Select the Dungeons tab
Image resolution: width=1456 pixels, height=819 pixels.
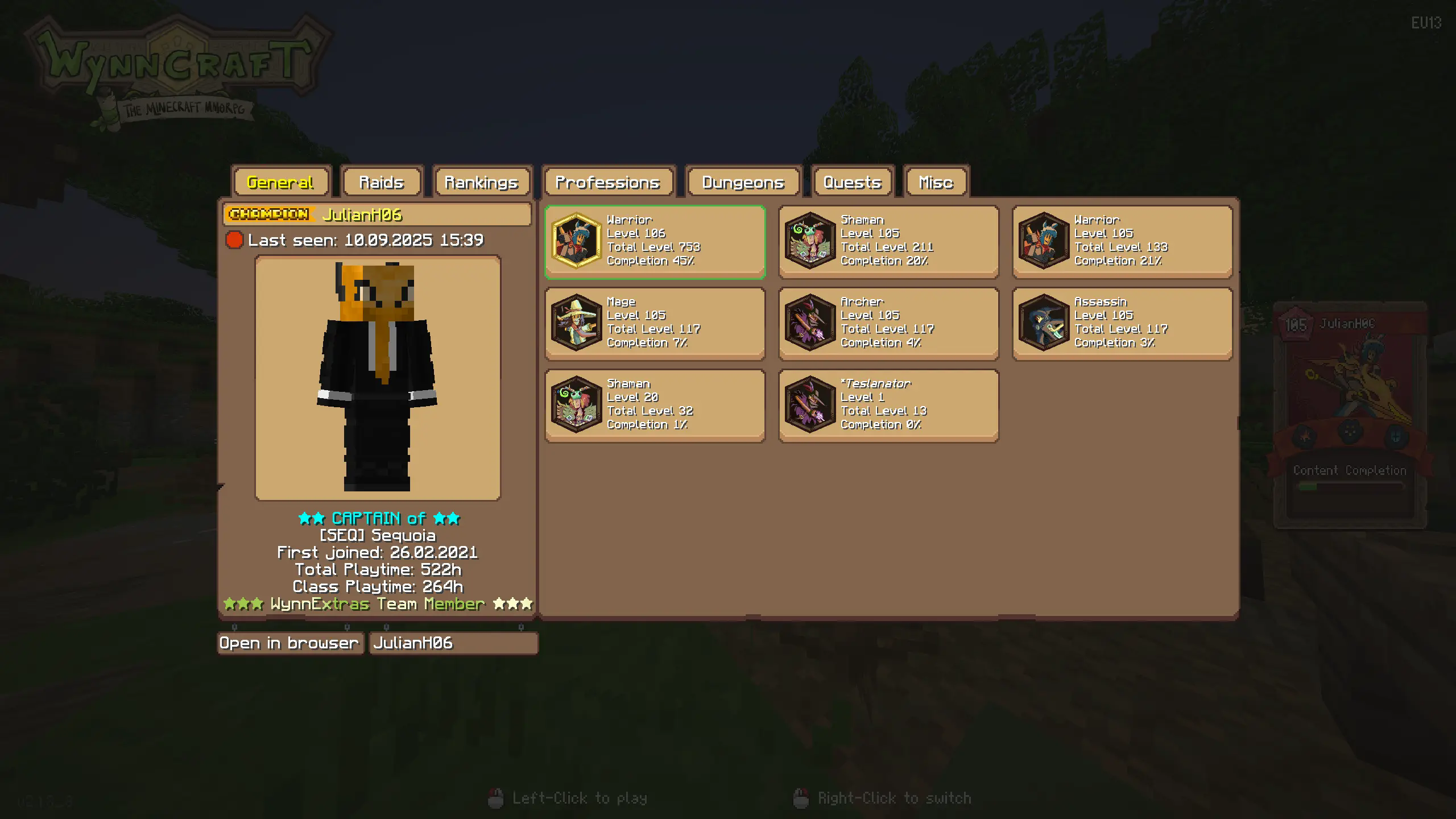[x=743, y=183]
